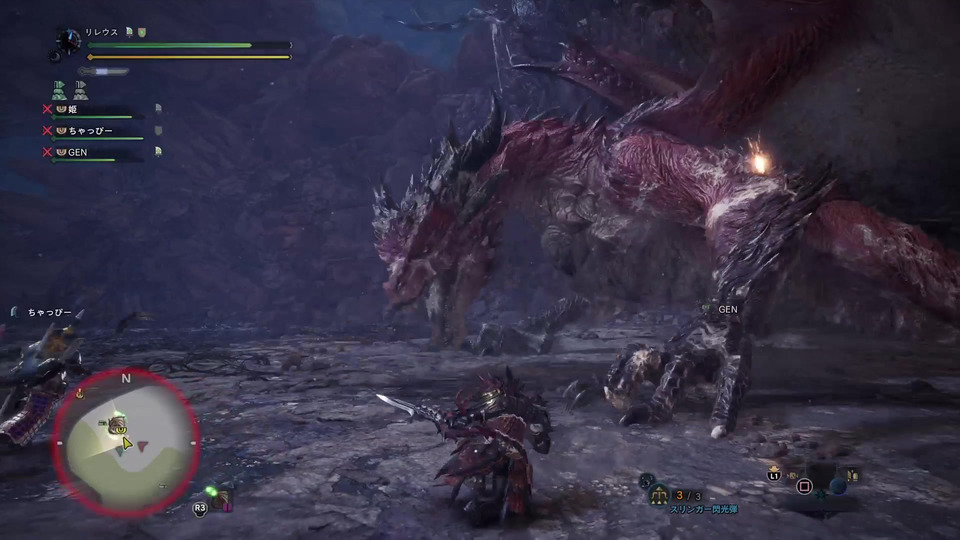Click the slinger flash pod ammo icon
Image resolution: width=960 pixels, height=540 pixels.
coord(659,494)
